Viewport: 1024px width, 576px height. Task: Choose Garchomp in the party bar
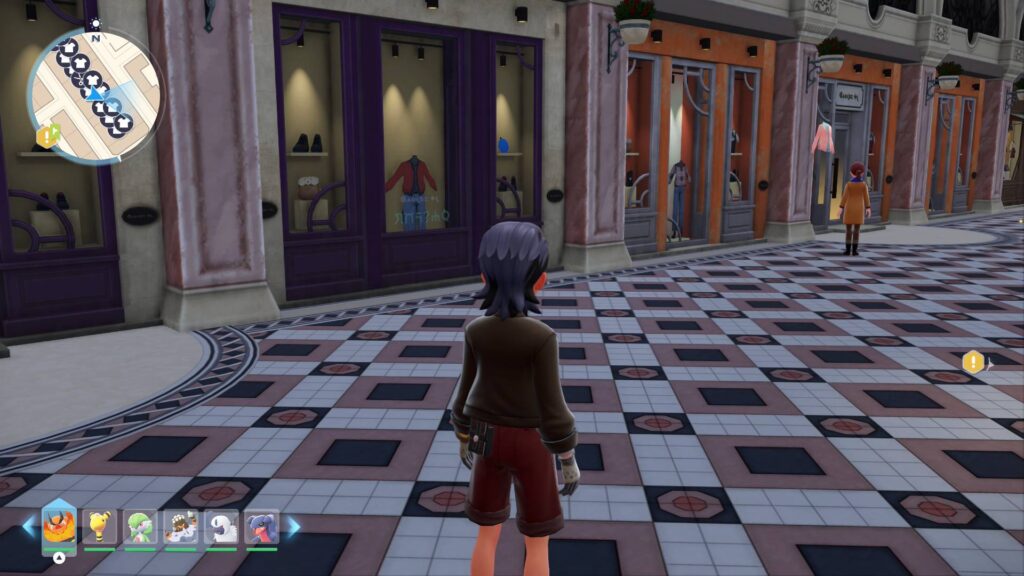(x=261, y=527)
